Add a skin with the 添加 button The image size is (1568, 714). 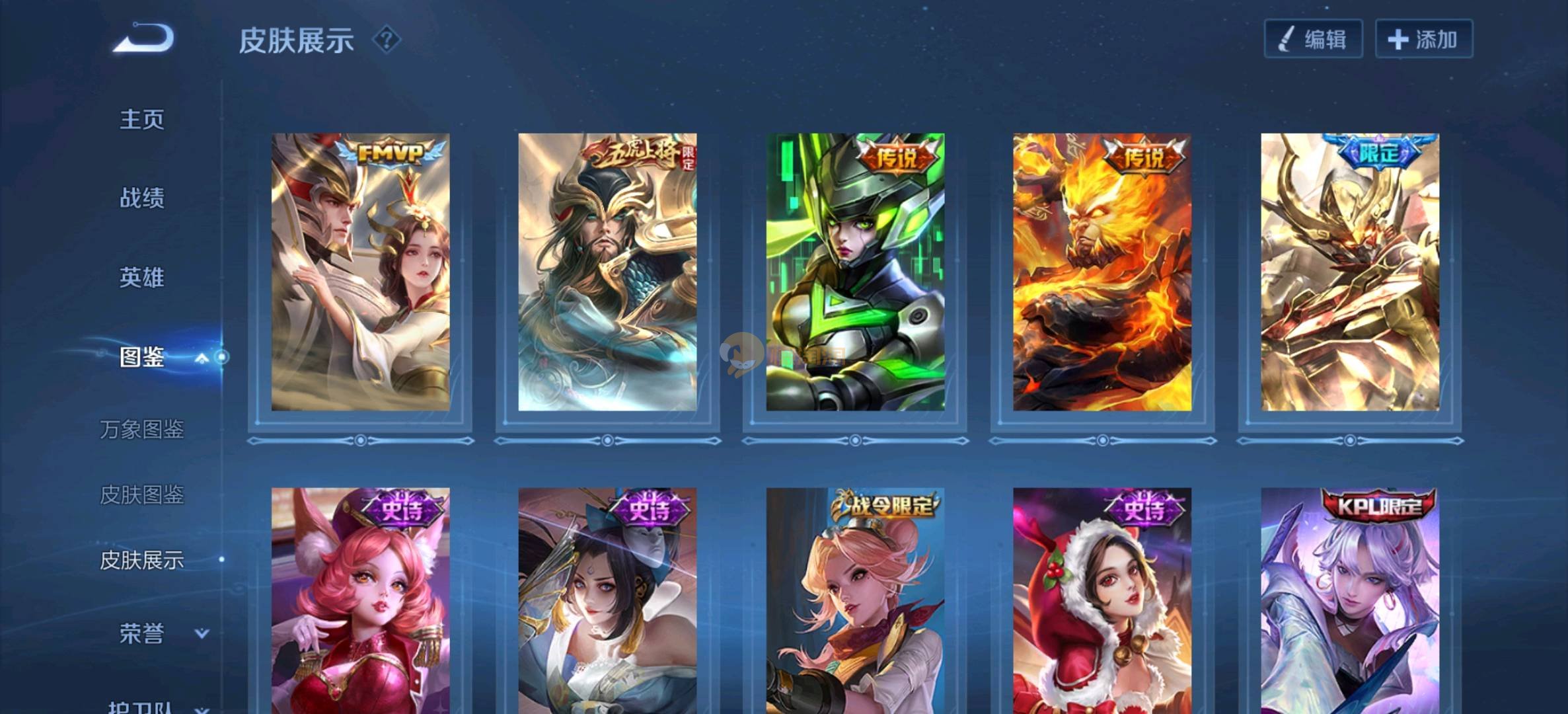pos(1423,39)
